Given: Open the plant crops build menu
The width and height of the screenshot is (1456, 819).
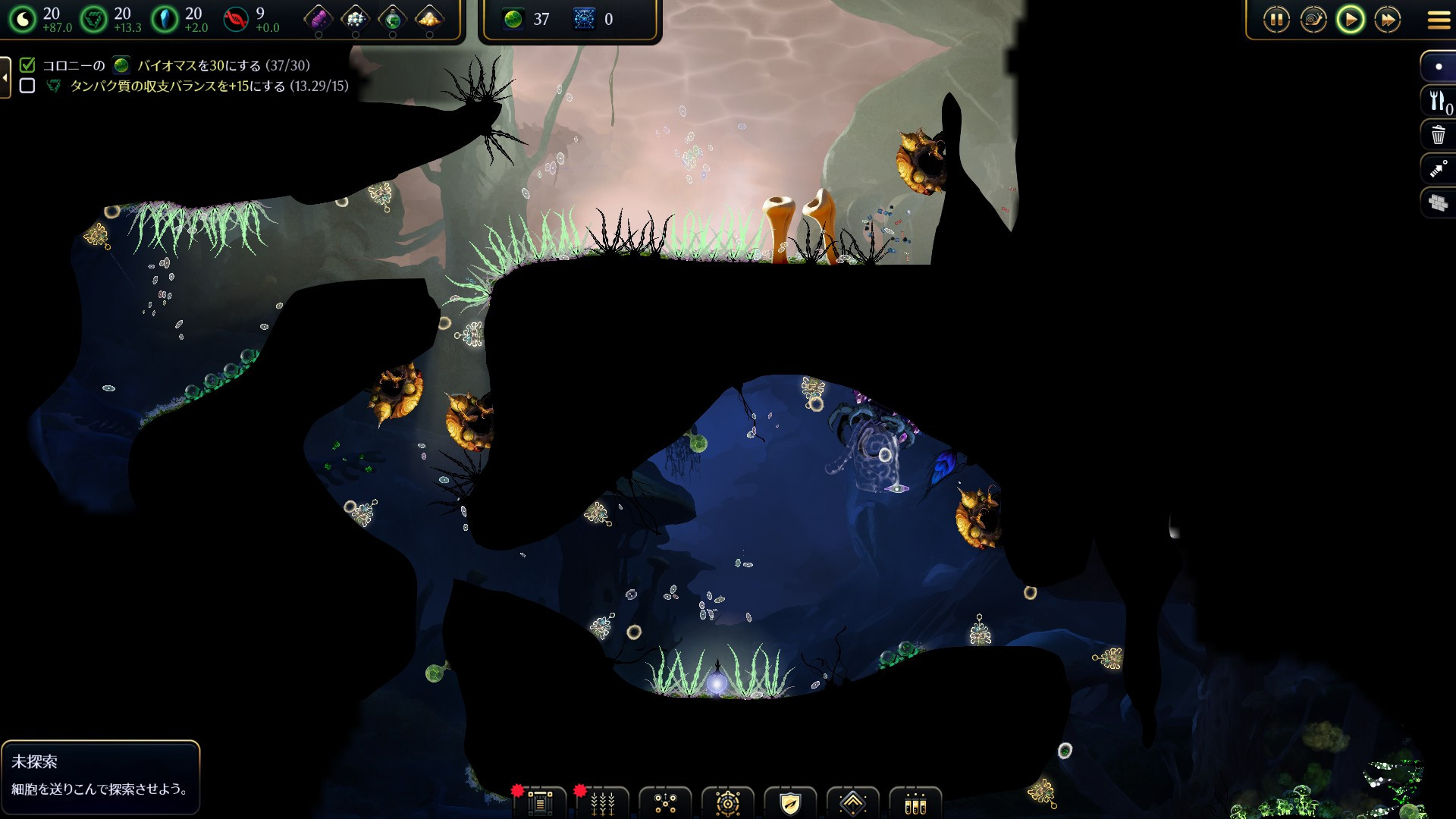Looking at the screenshot, I should (x=603, y=803).
